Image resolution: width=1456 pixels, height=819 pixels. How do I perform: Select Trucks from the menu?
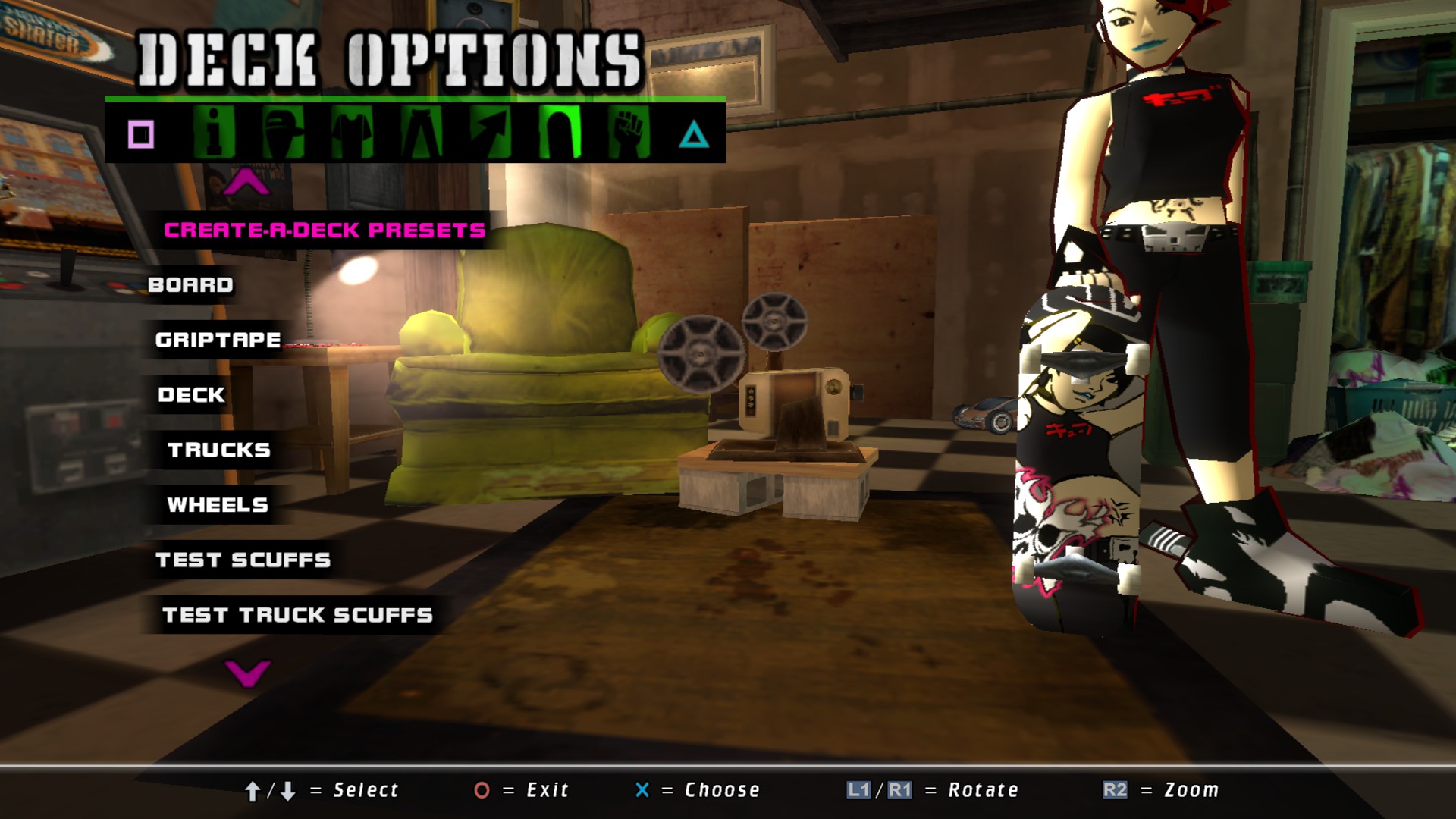point(218,450)
